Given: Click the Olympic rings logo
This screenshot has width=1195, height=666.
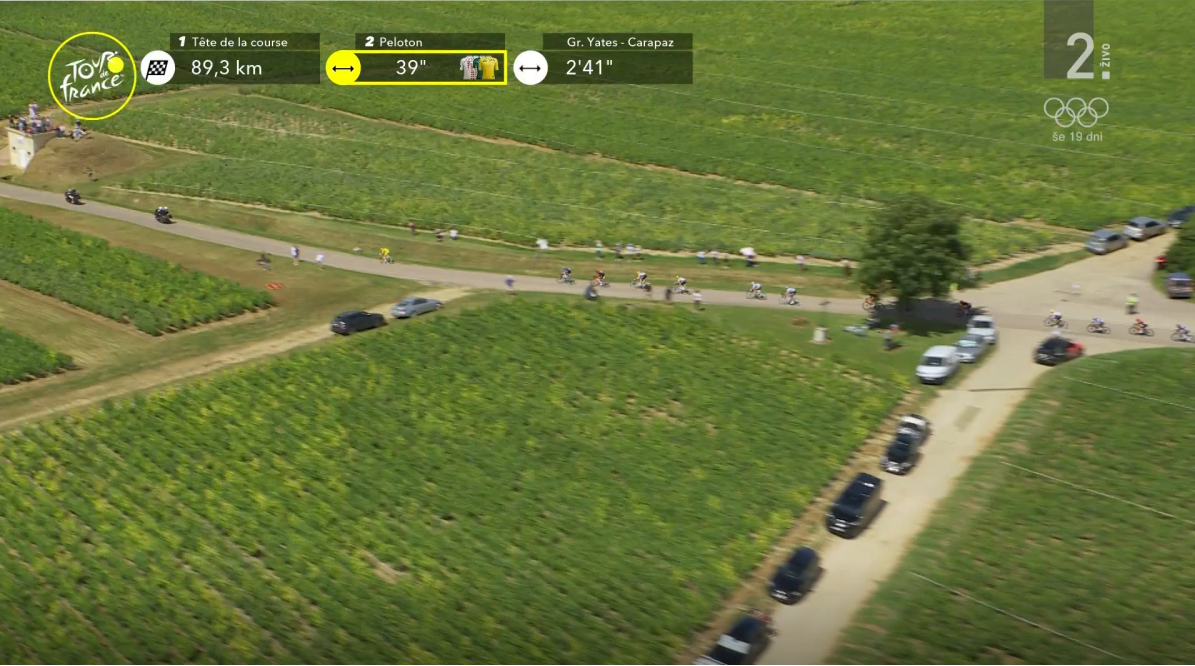Looking at the screenshot, I should tap(1076, 110).
